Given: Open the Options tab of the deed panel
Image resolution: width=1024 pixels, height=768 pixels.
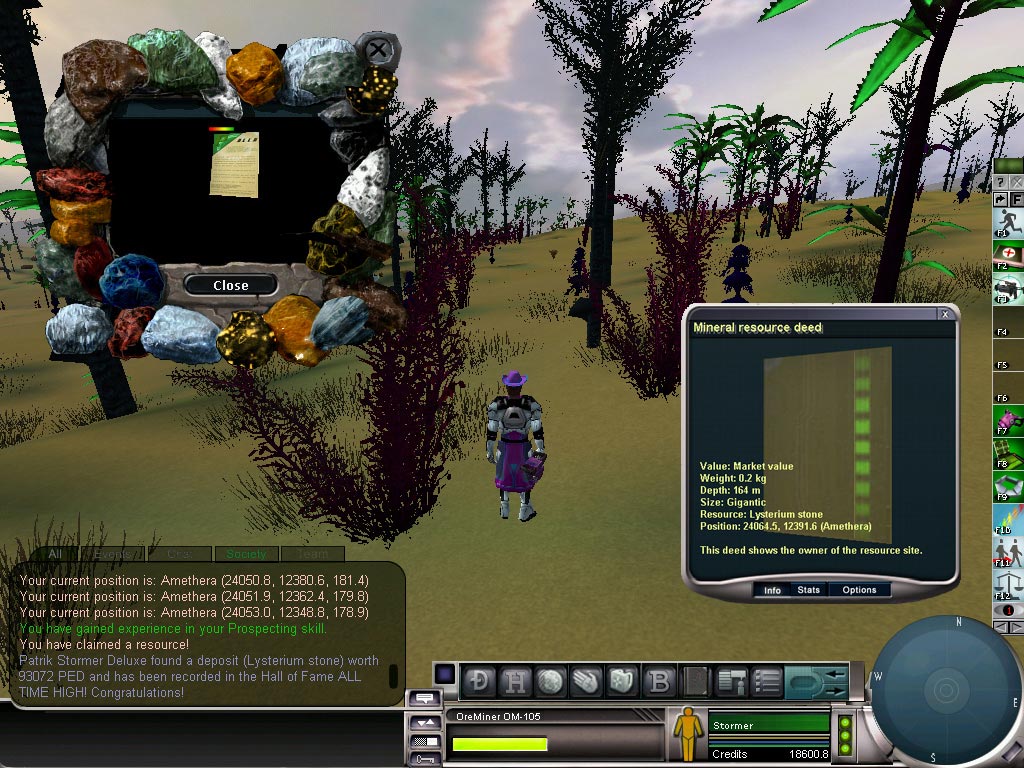Looking at the screenshot, I should click(x=858, y=590).
